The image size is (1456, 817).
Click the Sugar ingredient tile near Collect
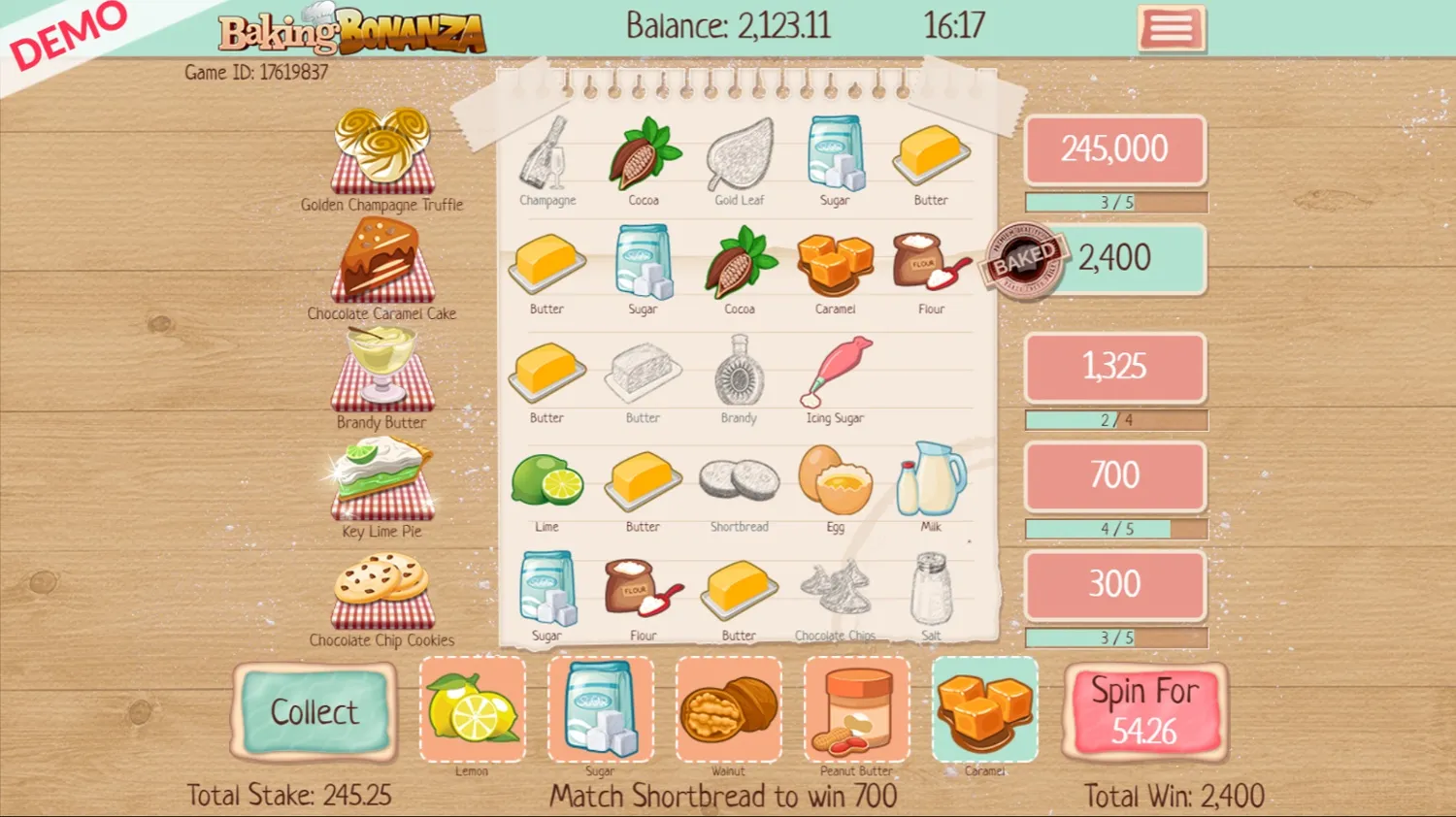(601, 708)
